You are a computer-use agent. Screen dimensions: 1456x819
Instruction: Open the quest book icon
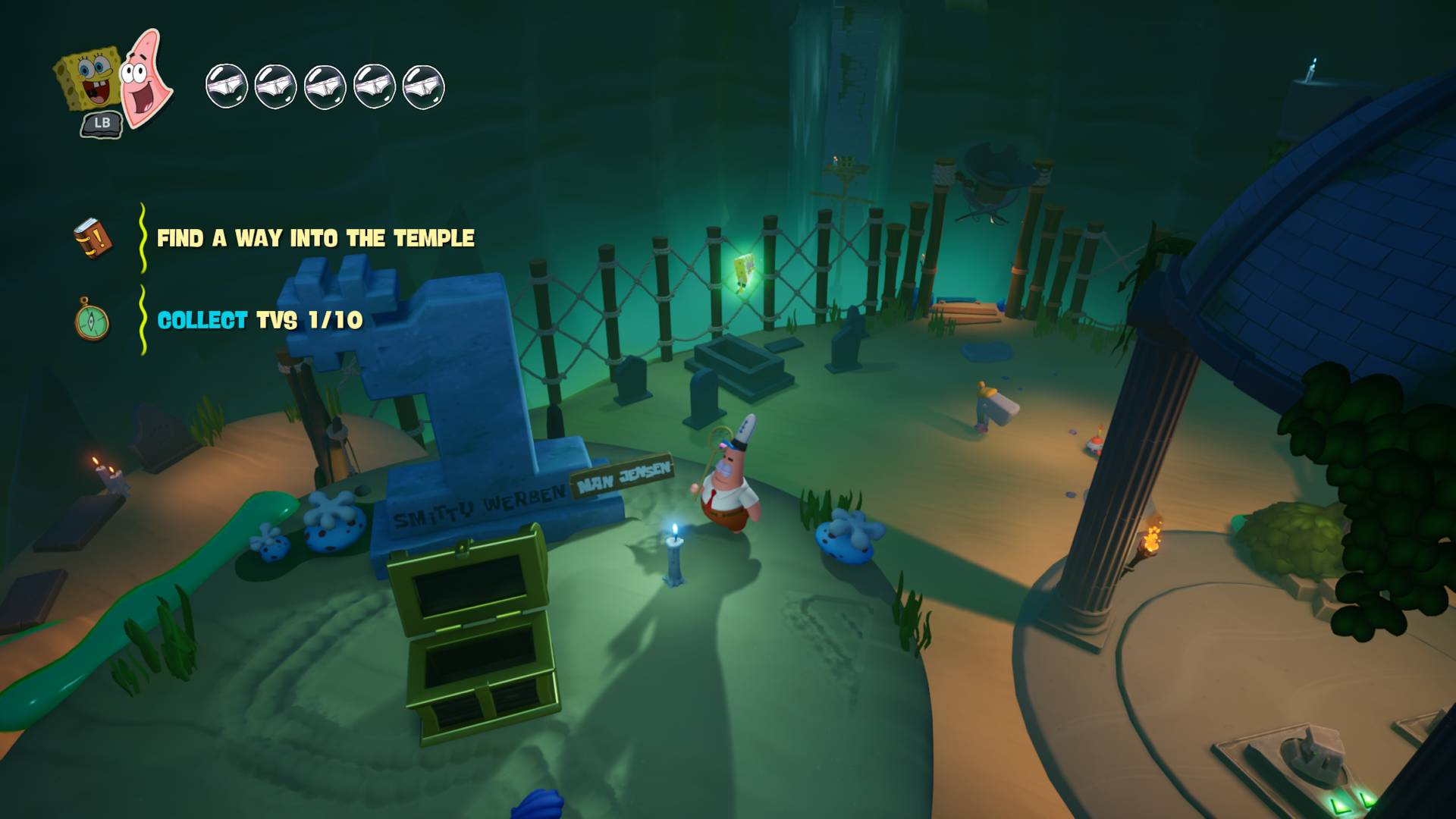[x=93, y=238]
